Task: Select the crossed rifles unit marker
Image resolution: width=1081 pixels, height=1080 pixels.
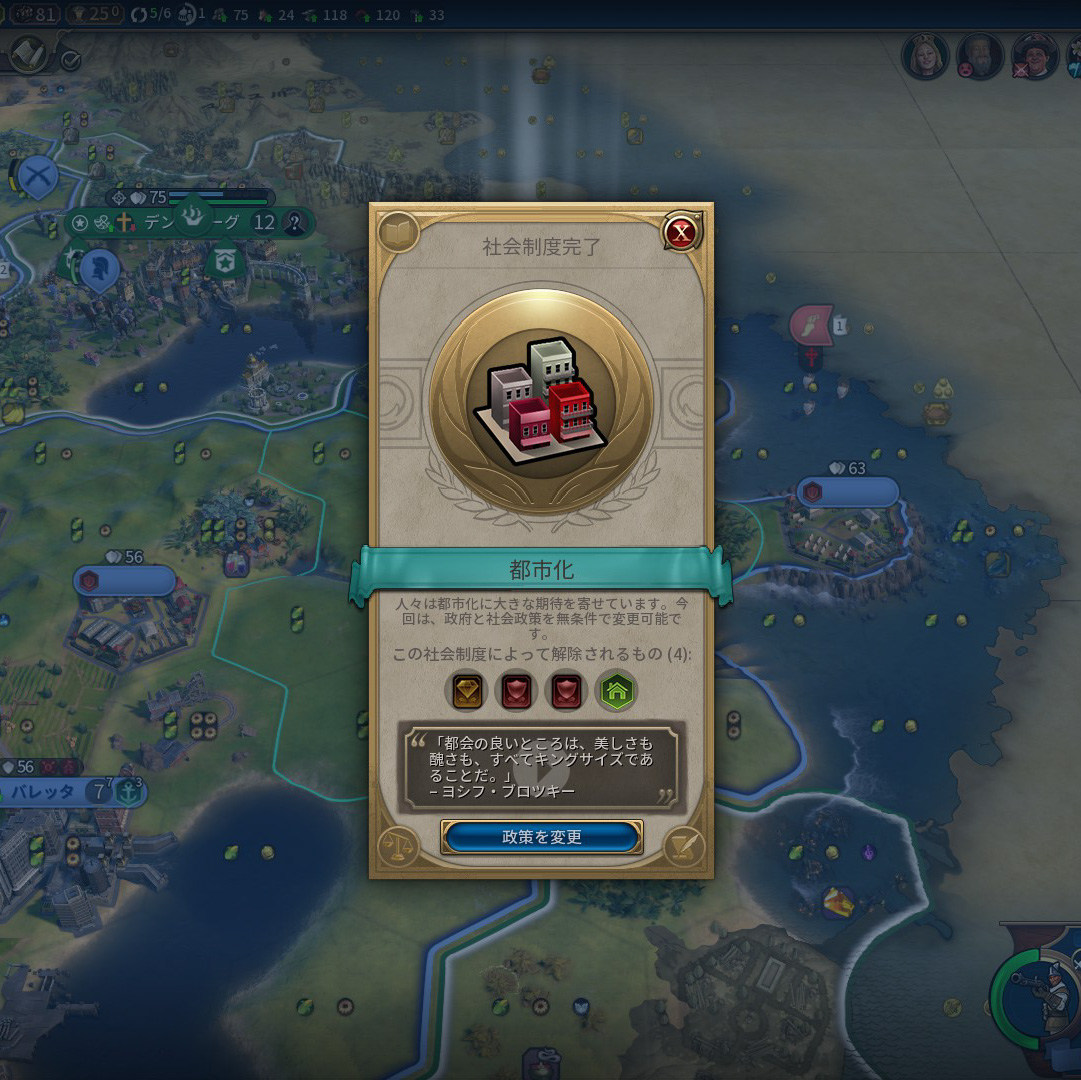Action: 38,178
